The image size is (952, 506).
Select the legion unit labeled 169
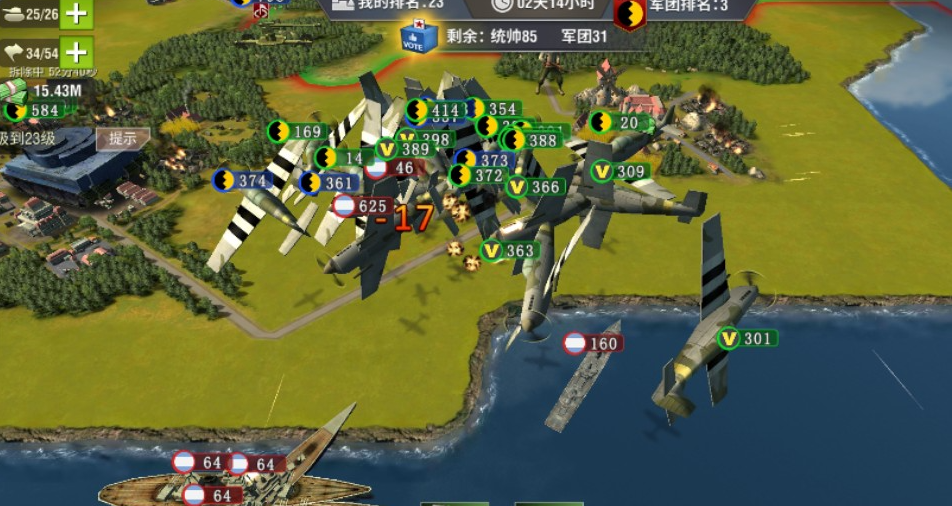pos(296,131)
